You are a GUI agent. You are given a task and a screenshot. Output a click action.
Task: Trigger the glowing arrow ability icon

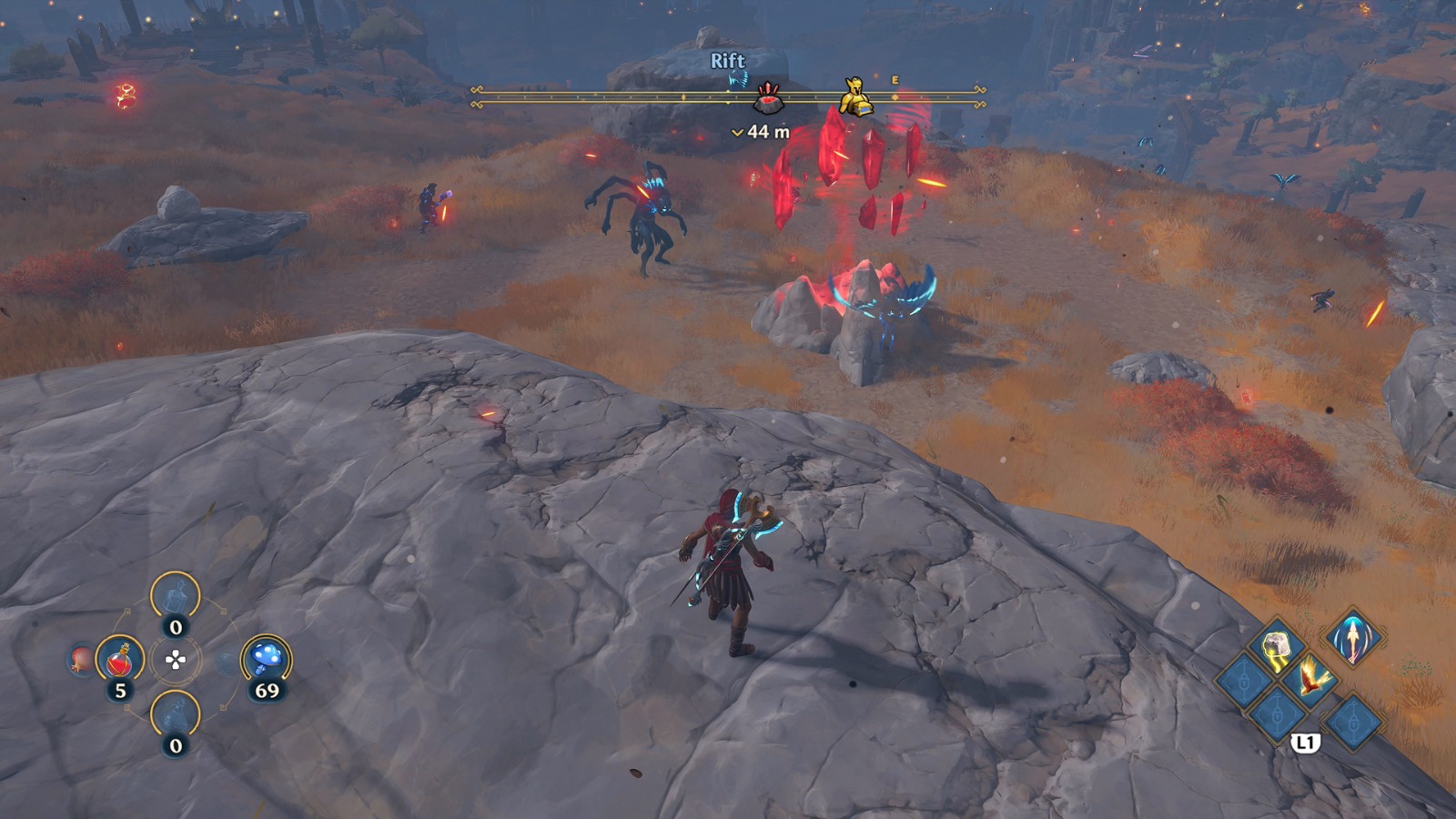[x=1354, y=640]
